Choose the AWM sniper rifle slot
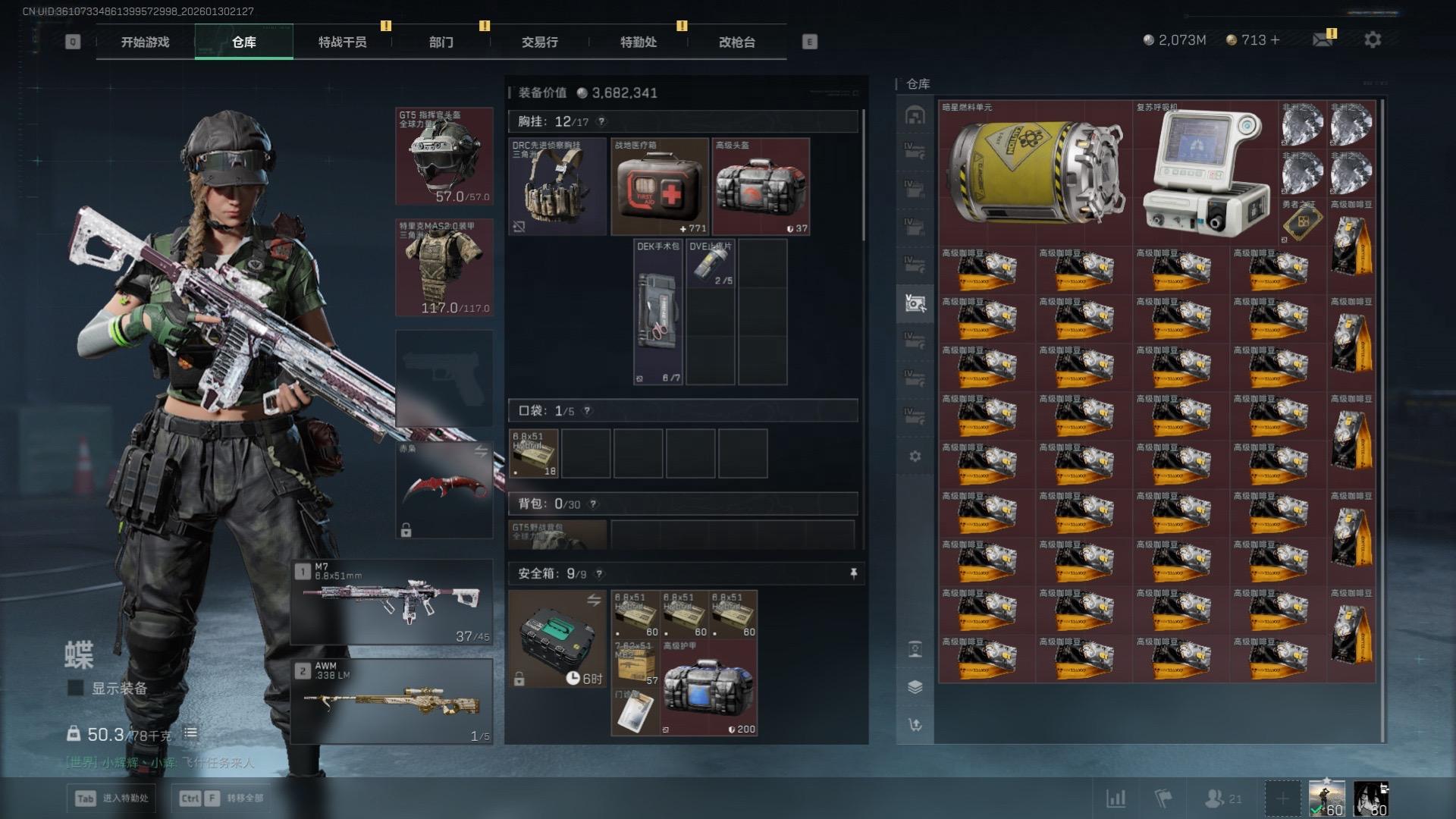 392,701
